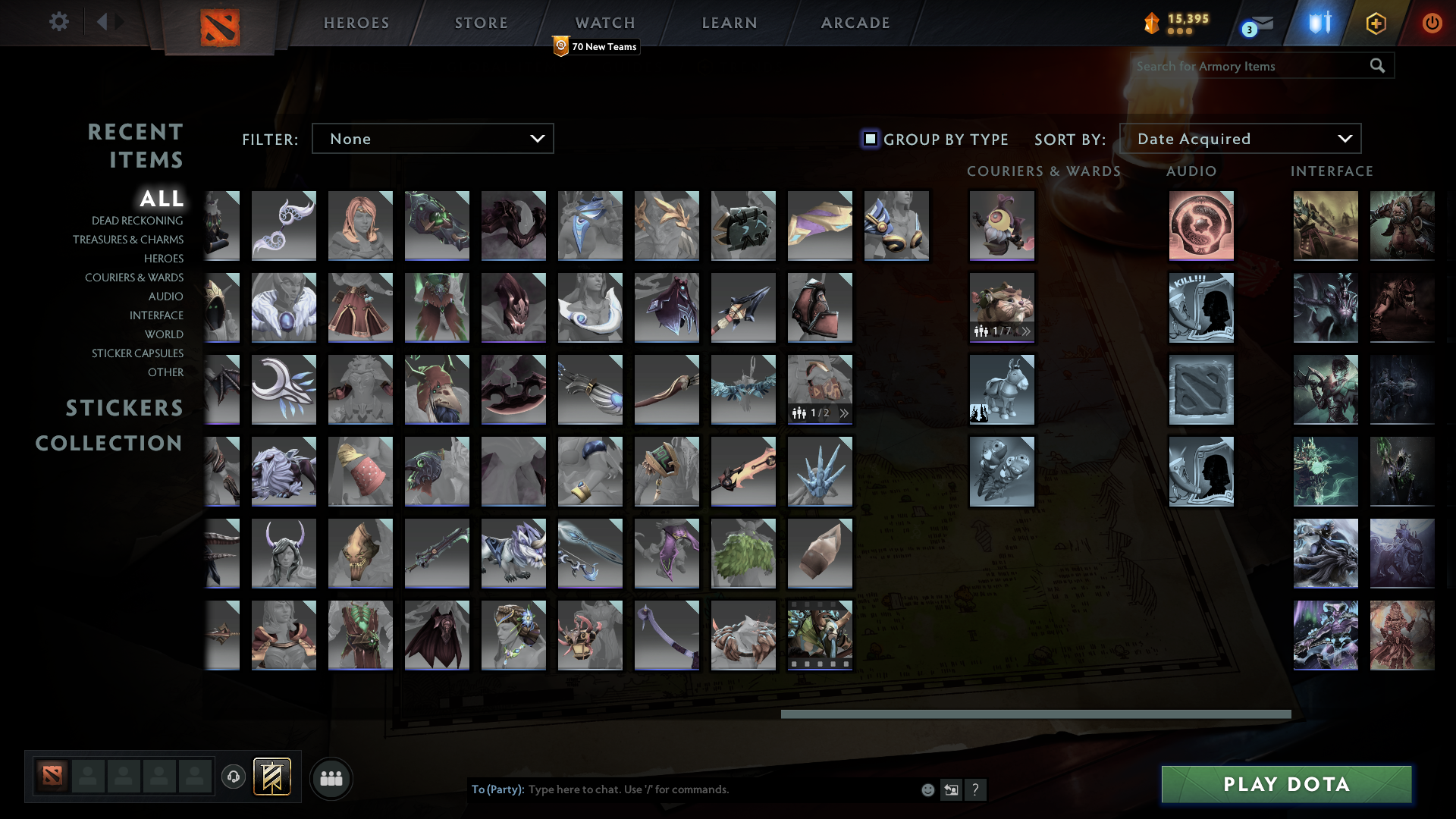Click the 70 New Teams badge

596,46
